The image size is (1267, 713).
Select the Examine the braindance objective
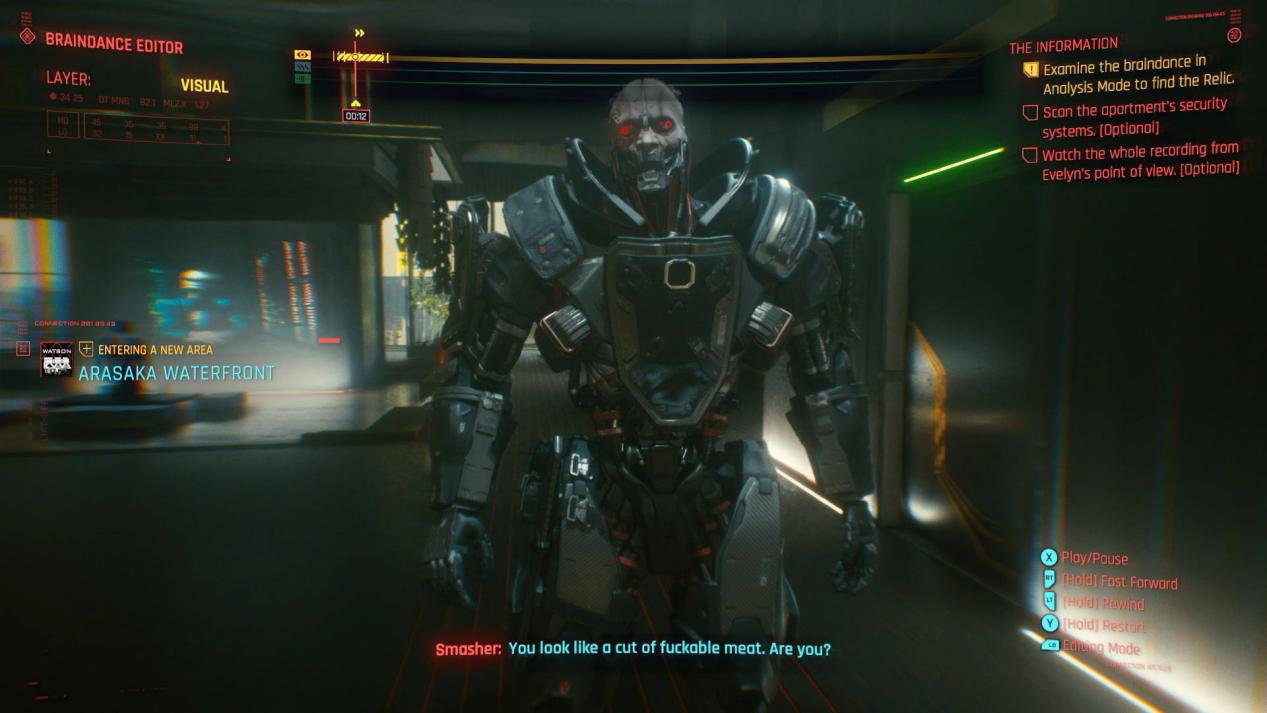pyautogui.click(x=1138, y=74)
